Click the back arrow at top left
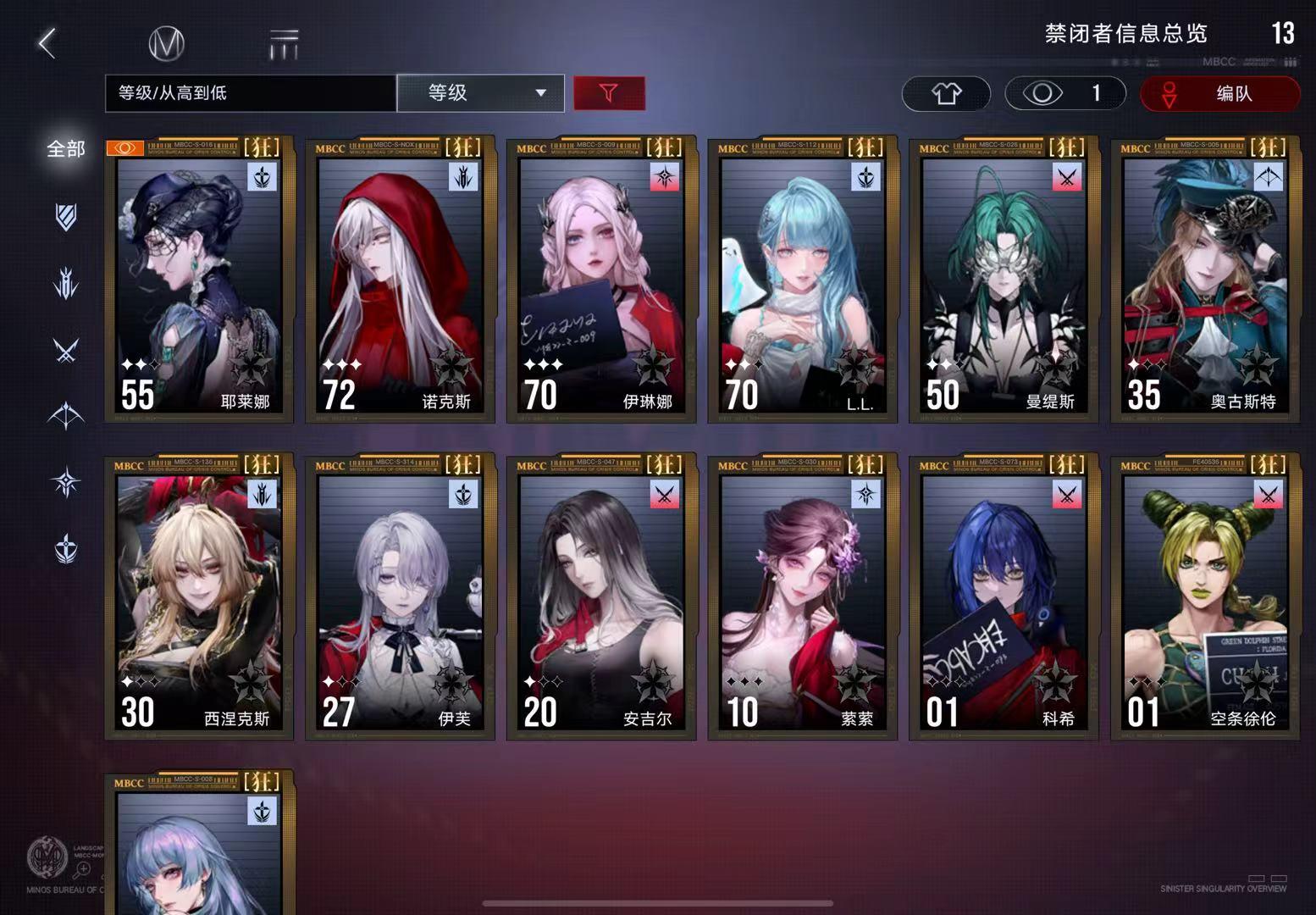The image size is (1316, 915). (48, 41)
